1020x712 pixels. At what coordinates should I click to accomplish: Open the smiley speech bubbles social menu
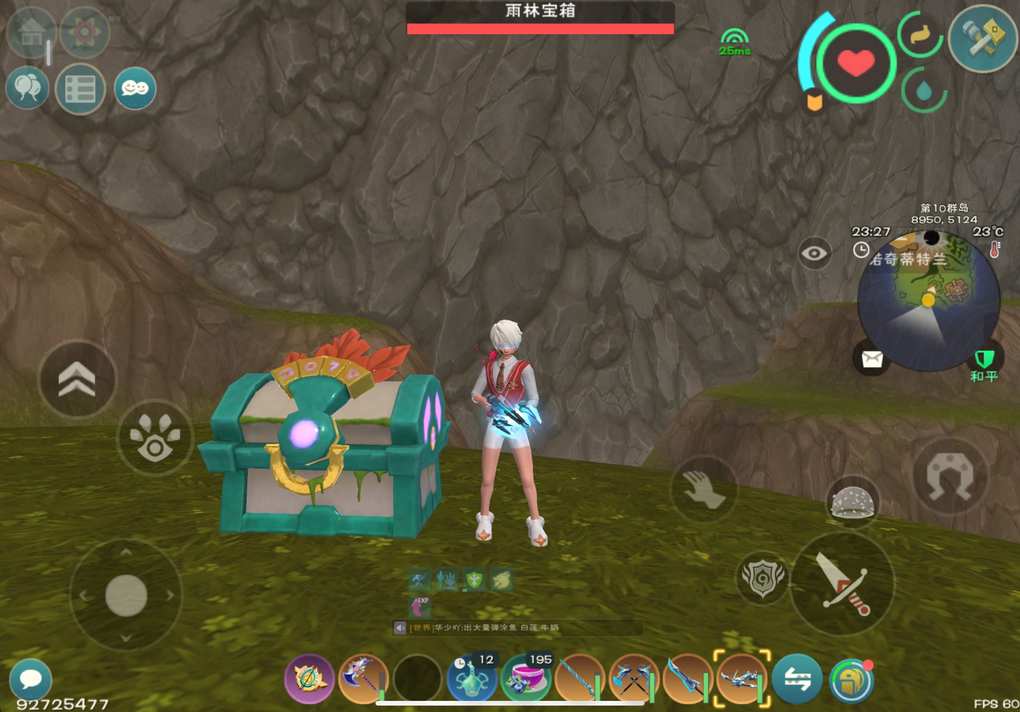click(135, 88)
